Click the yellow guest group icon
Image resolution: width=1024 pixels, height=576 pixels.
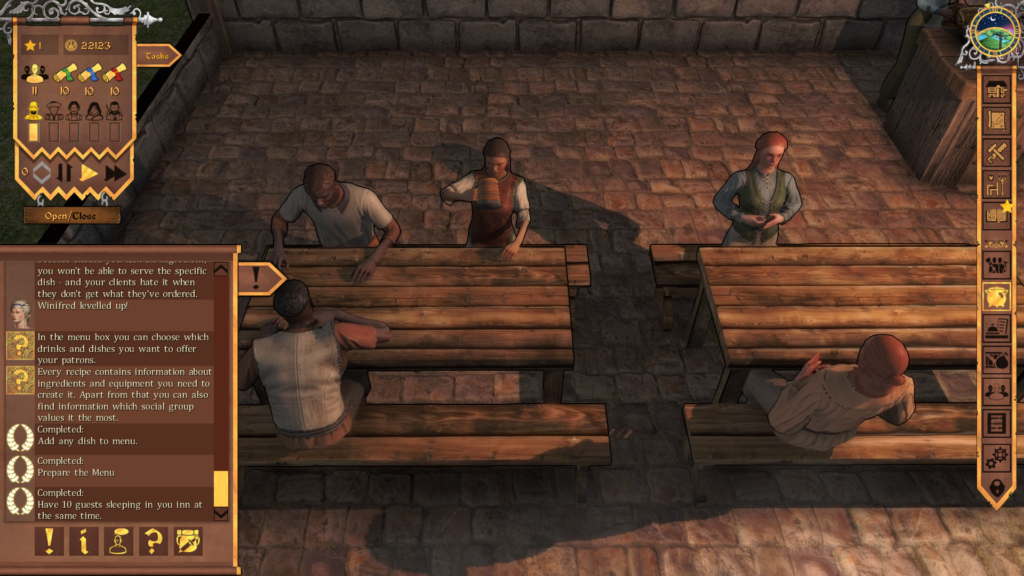click(x=35, y=73)
